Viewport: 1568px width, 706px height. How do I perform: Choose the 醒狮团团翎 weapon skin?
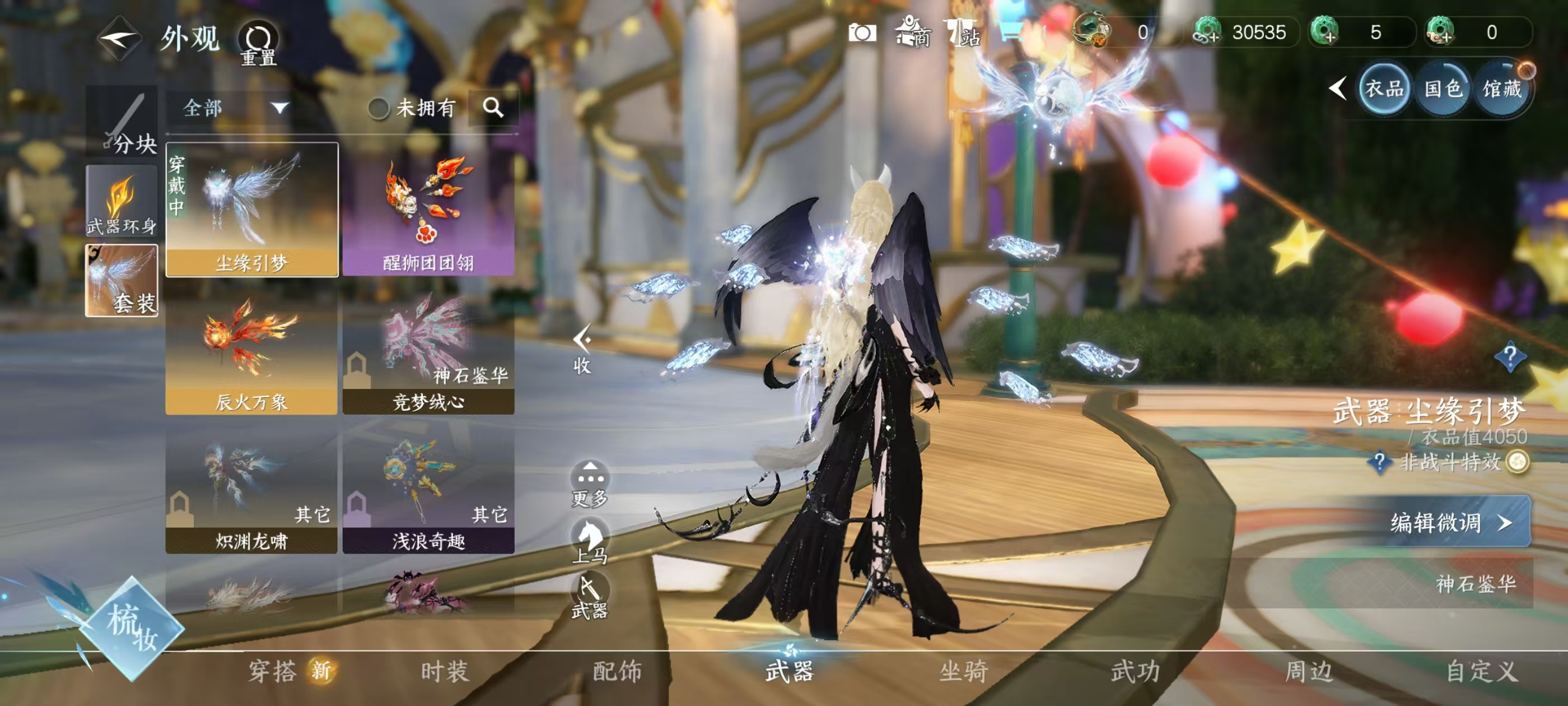point(428,210)
